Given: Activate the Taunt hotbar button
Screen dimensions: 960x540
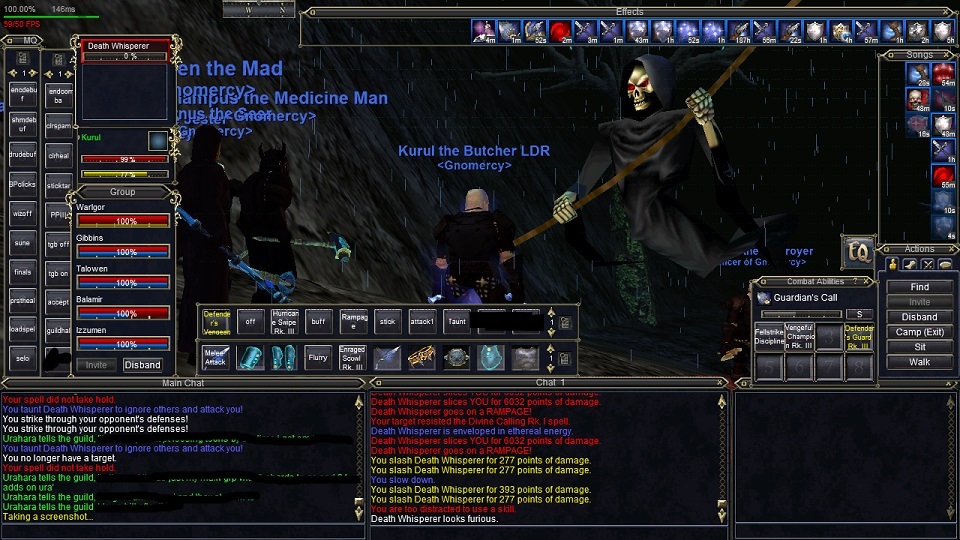Looking at the screenshot, I should 457,322.
